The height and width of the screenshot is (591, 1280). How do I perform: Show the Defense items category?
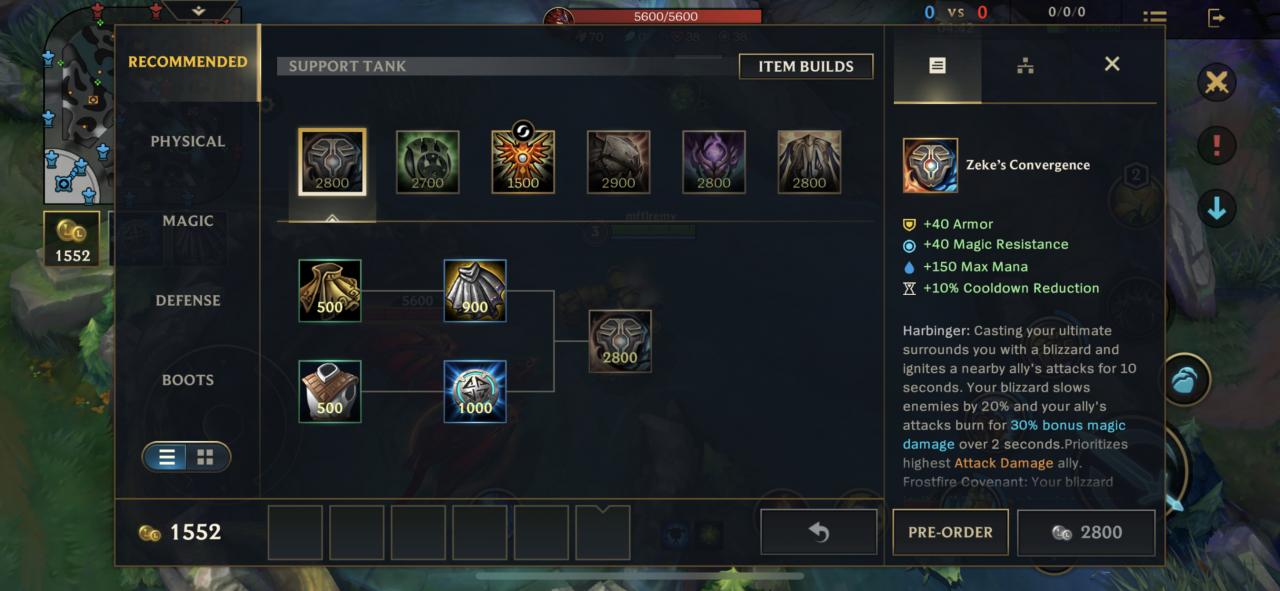[187, 300]
